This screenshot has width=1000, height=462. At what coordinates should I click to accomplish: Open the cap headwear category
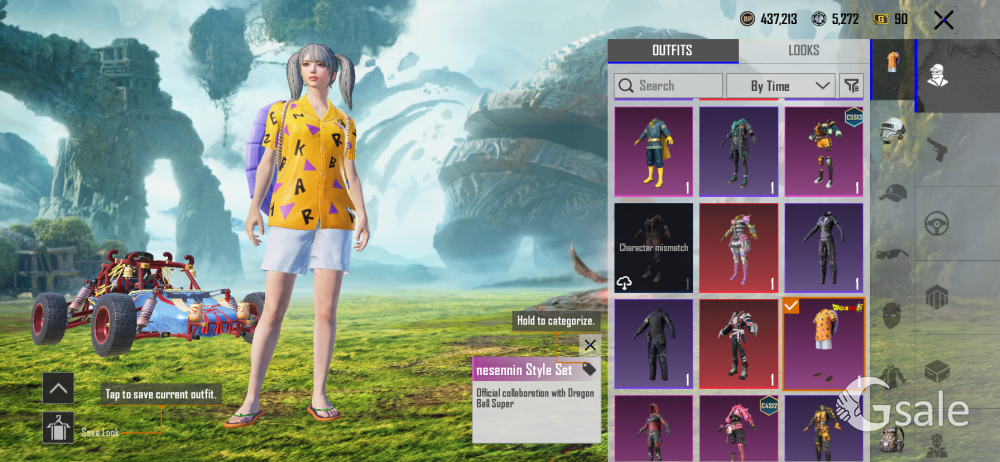pos(892,194)
